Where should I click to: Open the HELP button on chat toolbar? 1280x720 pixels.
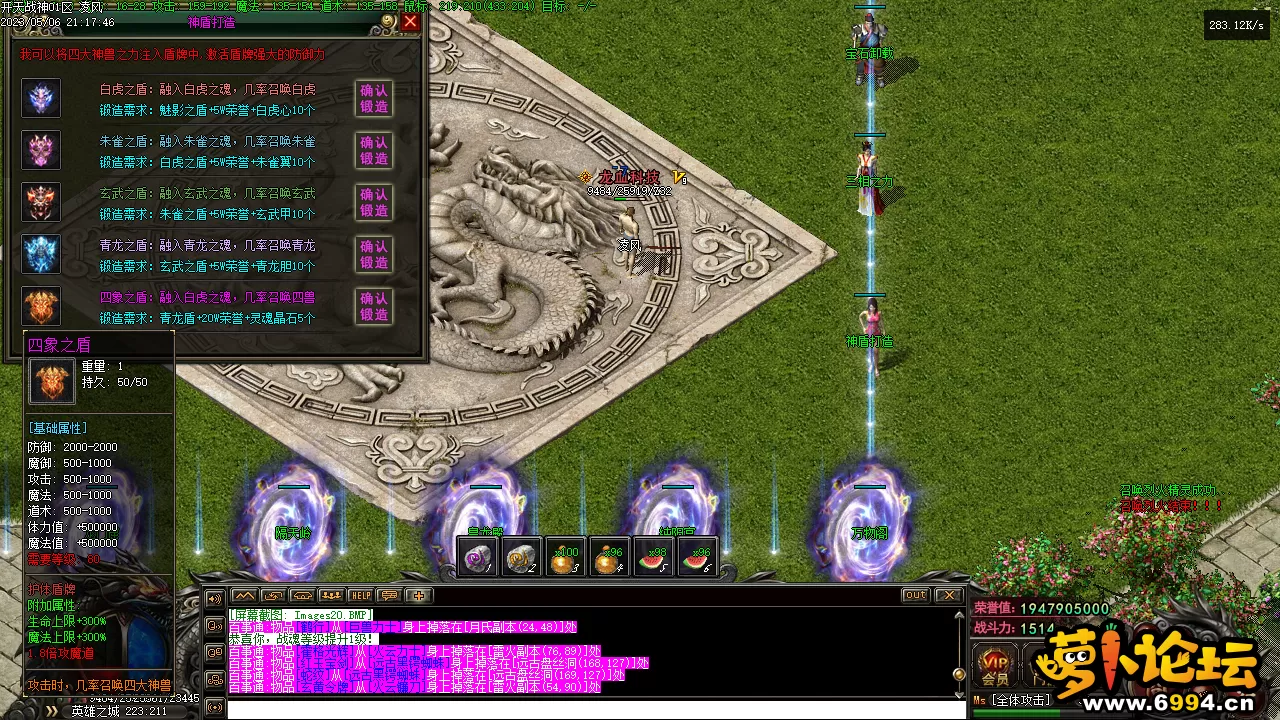pos(360,595)
